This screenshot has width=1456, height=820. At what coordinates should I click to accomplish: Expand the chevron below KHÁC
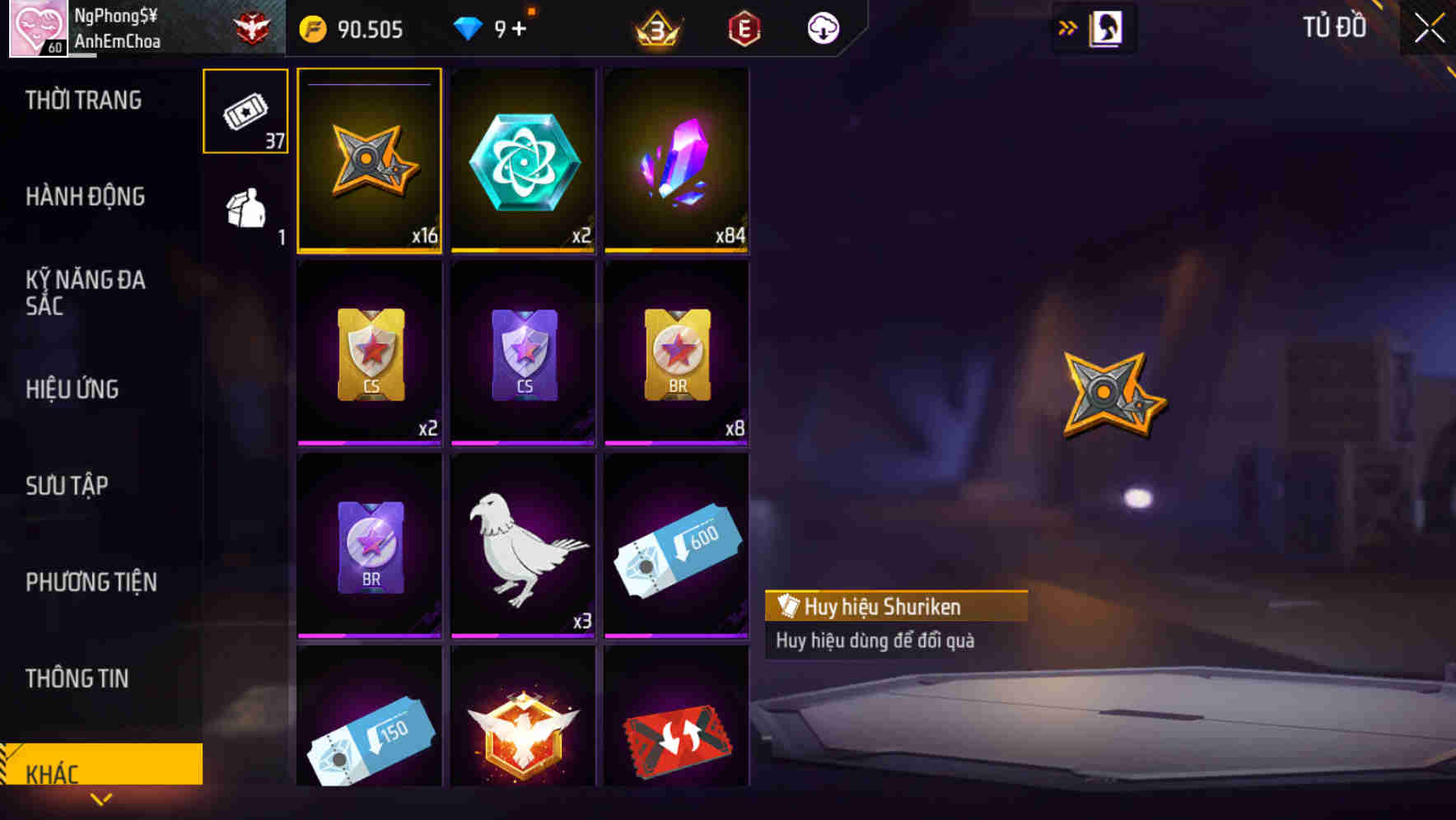pos(101,799)
